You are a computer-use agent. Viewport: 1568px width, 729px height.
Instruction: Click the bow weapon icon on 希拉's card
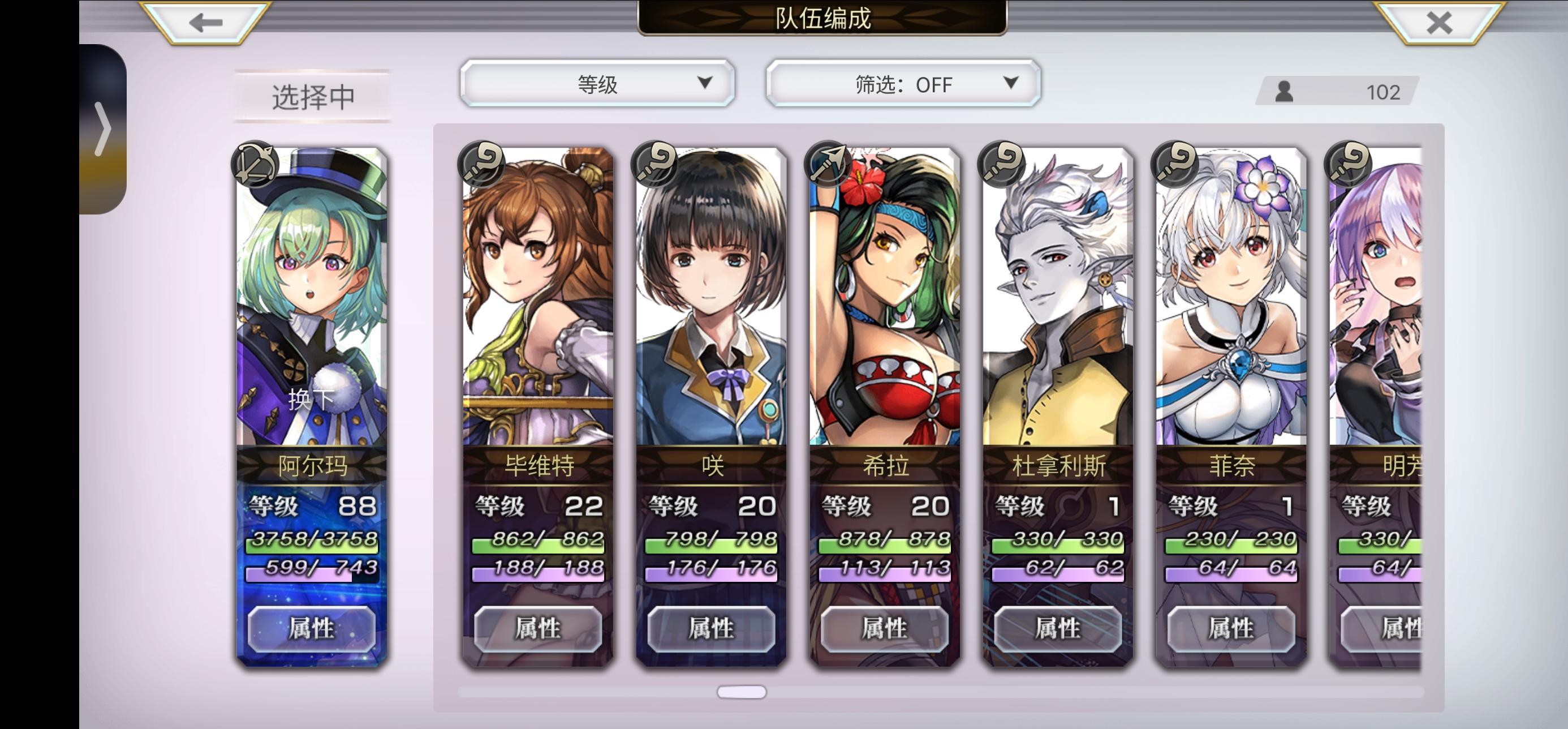coord(828,165)
